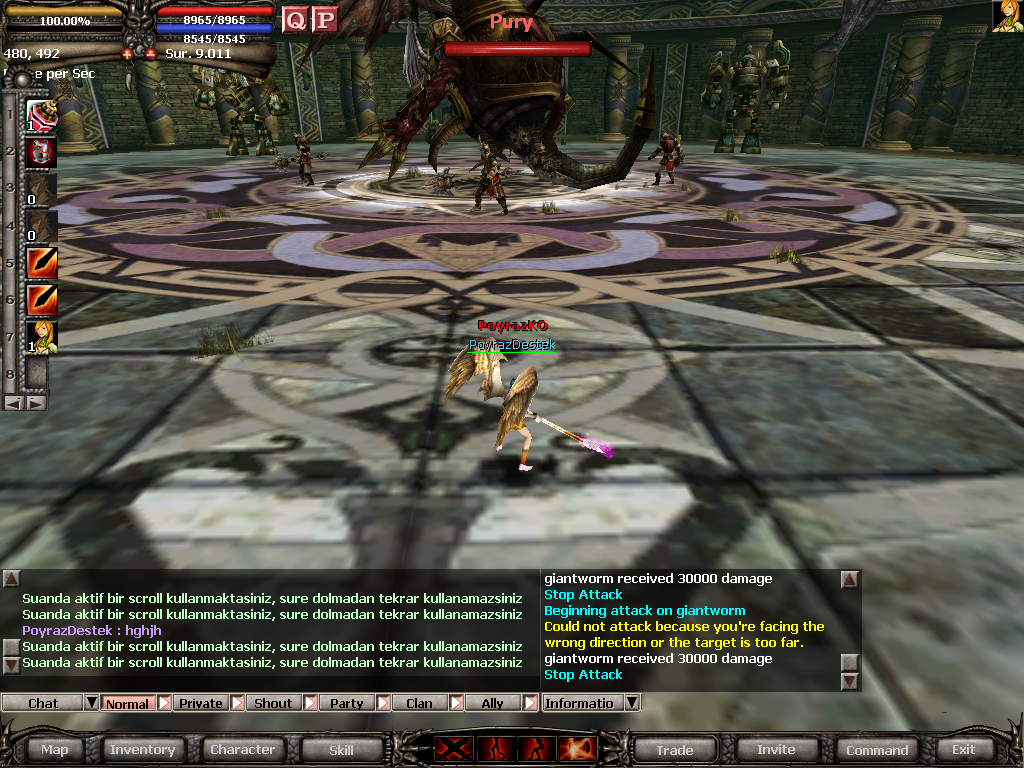
Task: Choose the Clan chat tab
Action: coord(419,703)
